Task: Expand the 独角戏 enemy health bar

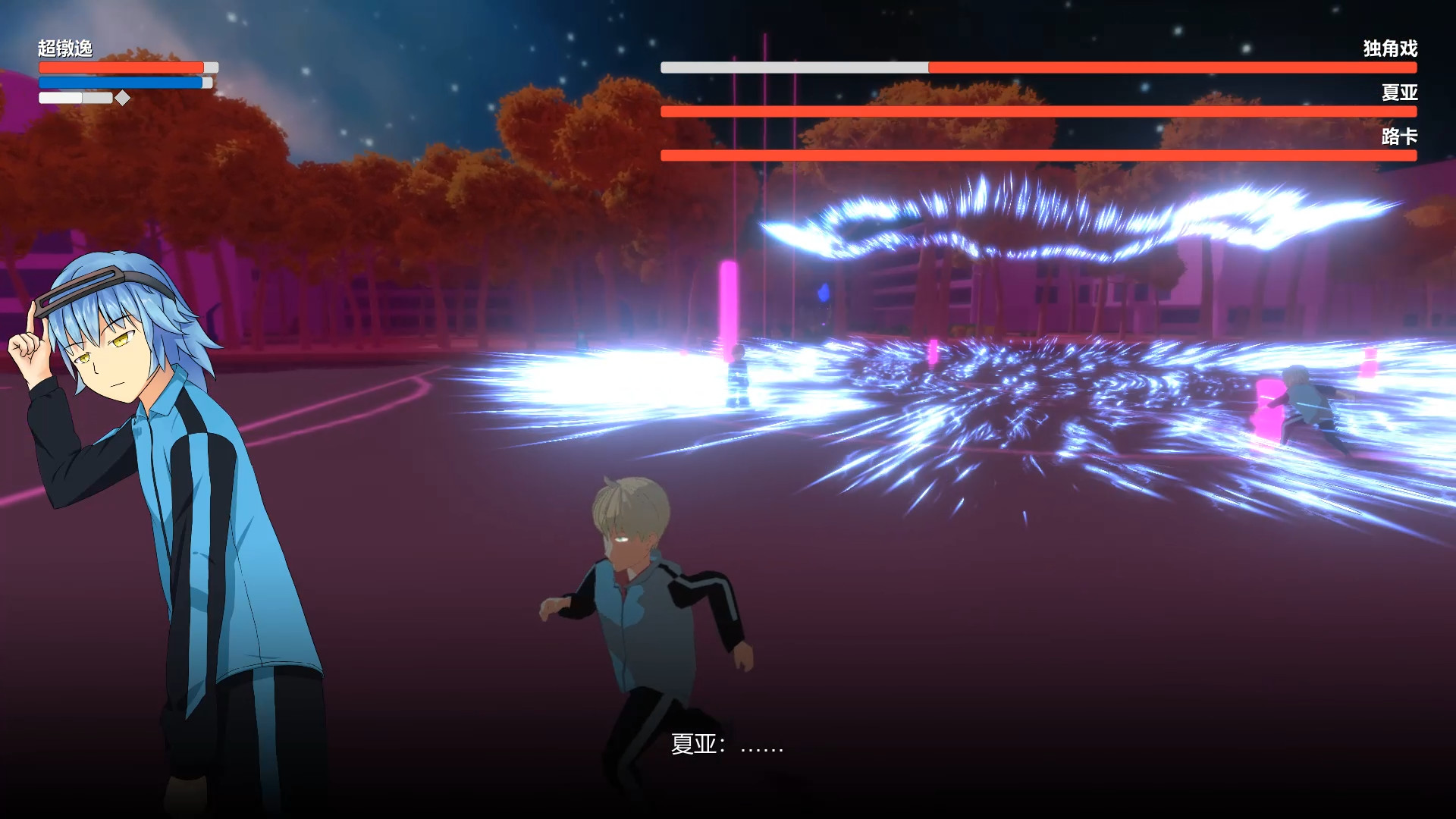Action: click(1039, 67)
